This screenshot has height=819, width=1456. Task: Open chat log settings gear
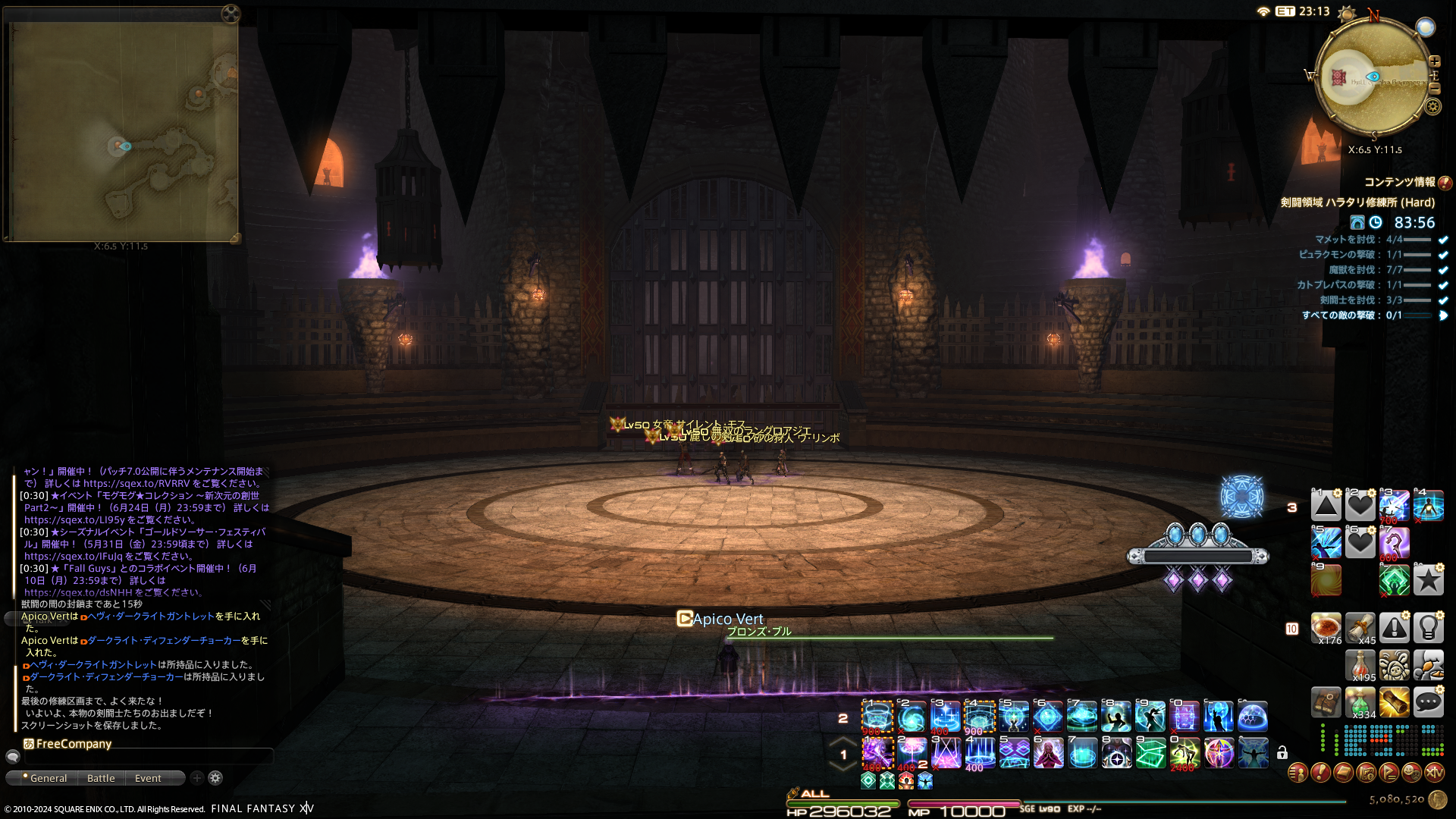[x=215, y=777]
